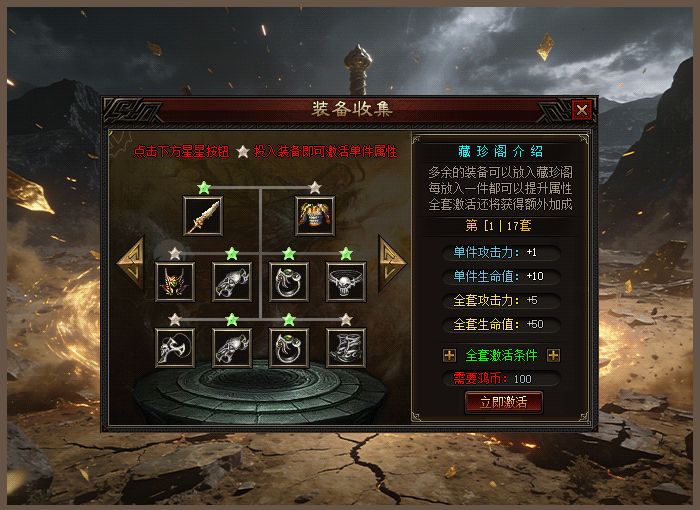Go to the previous equipment set page
700x510 pixels.
click(133, 263)
